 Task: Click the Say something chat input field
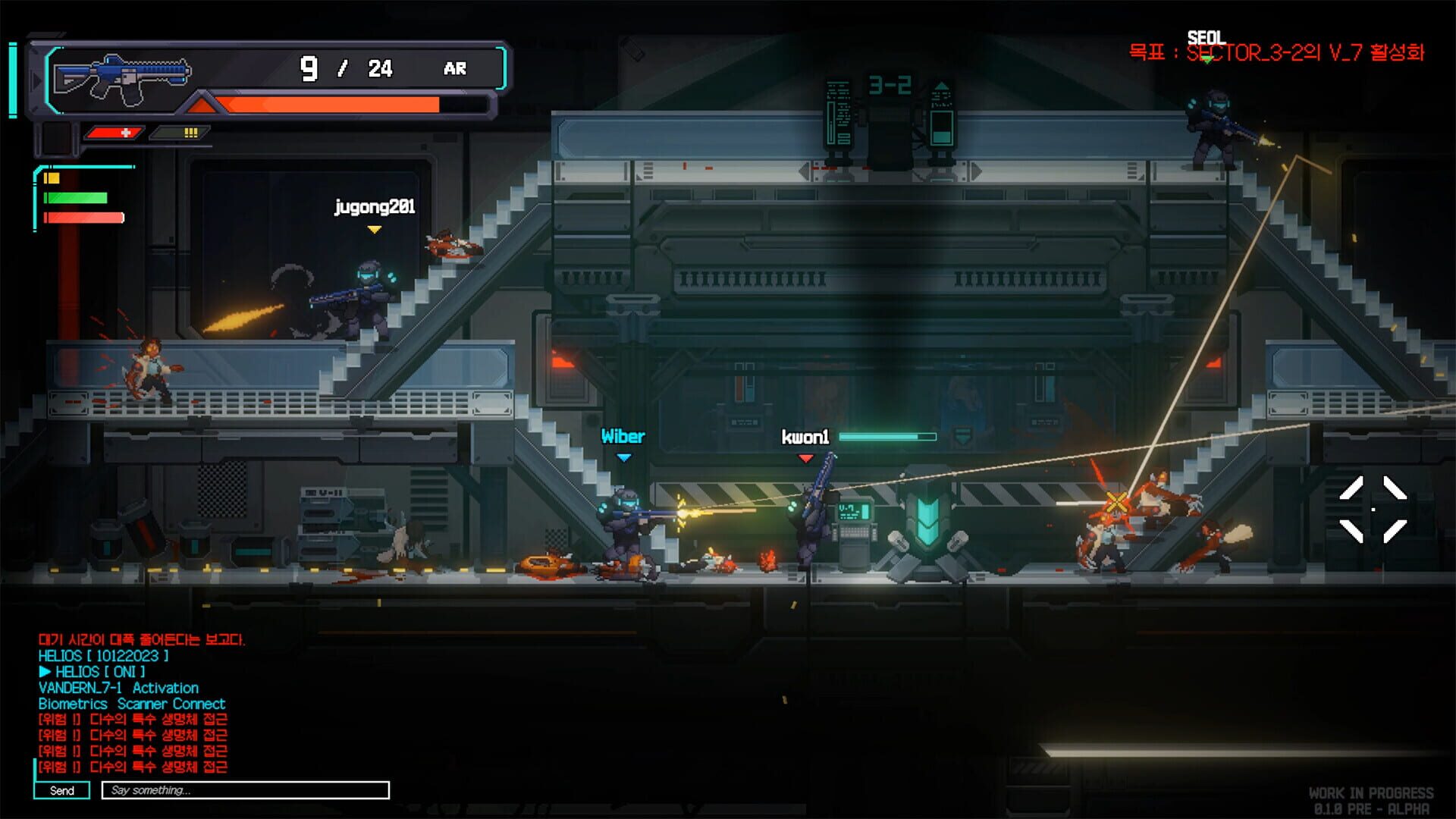(243, 791)
